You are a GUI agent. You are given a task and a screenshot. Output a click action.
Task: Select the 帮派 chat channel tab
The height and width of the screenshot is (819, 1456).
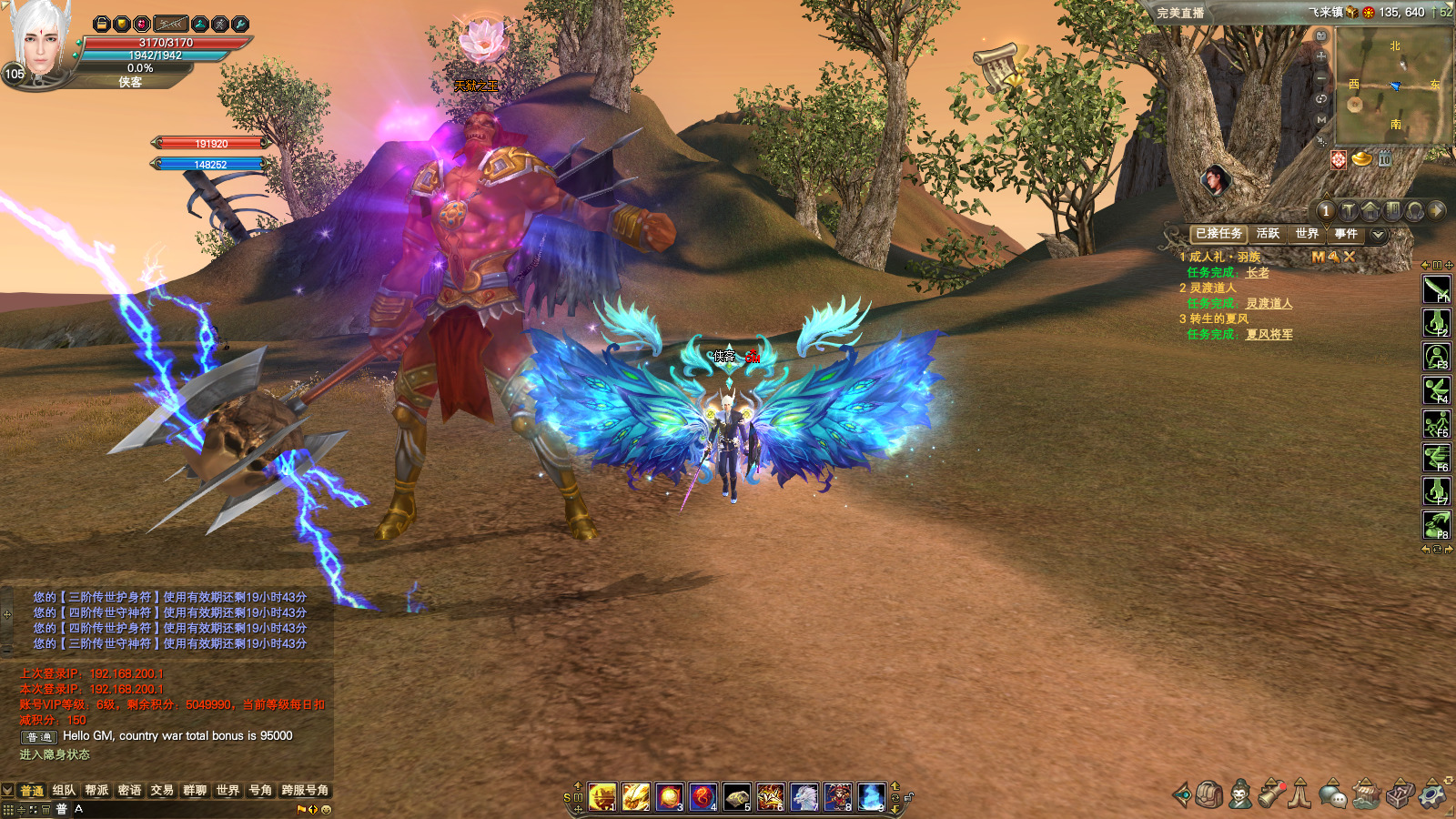click(x=96, y=791)
